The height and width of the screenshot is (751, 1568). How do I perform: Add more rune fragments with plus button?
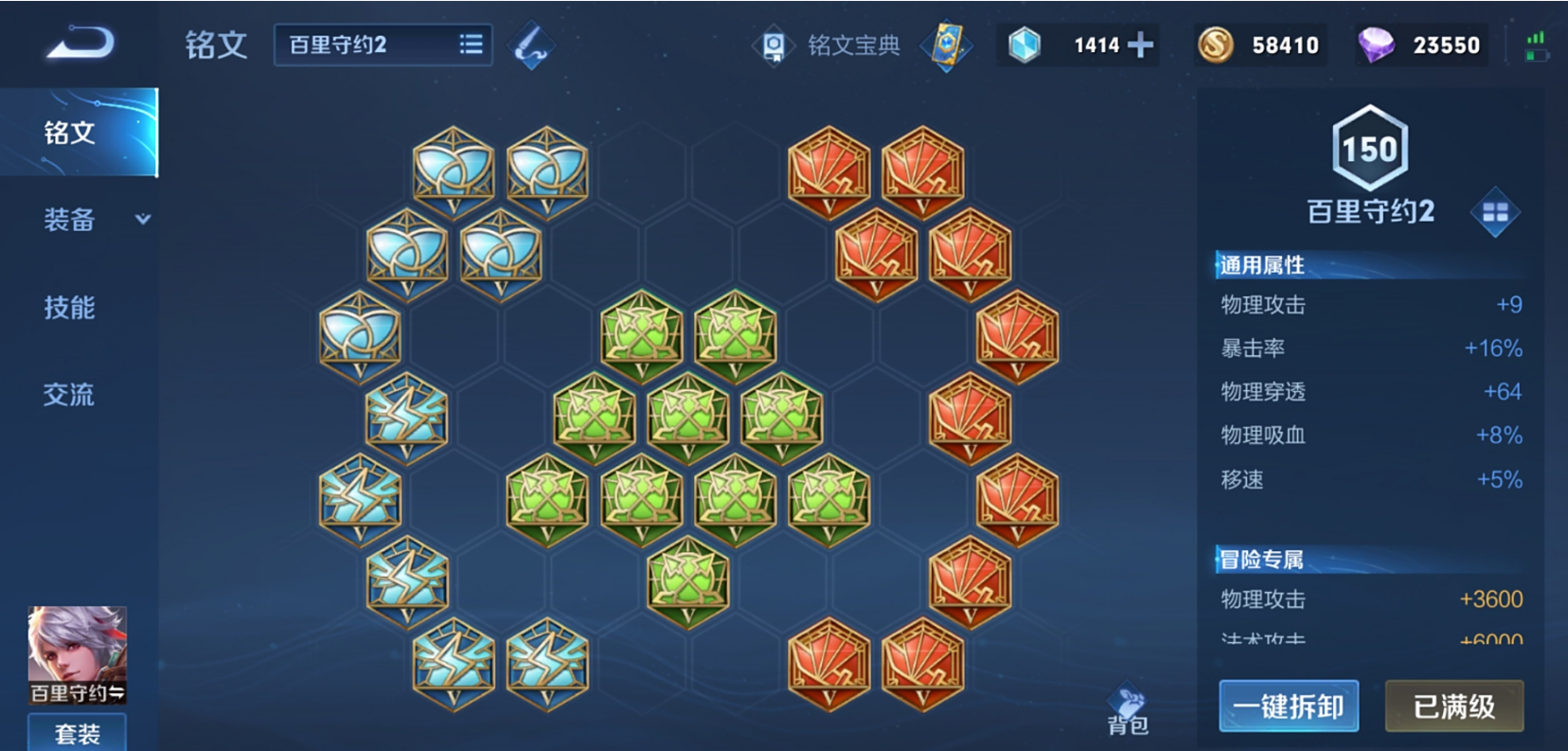coord(1141,45)
